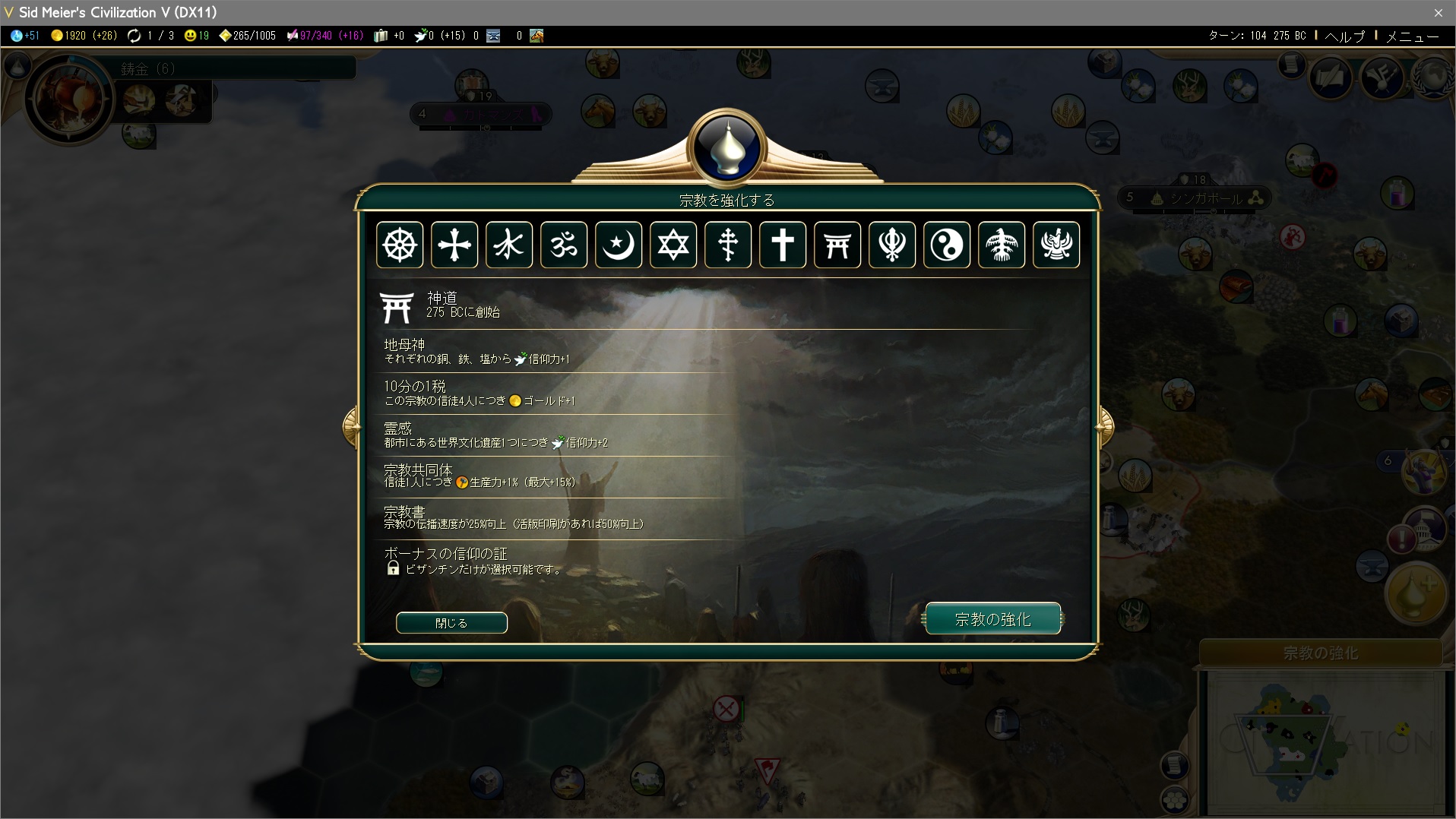Choose the Shinto torii gate icon

point(837,245)
